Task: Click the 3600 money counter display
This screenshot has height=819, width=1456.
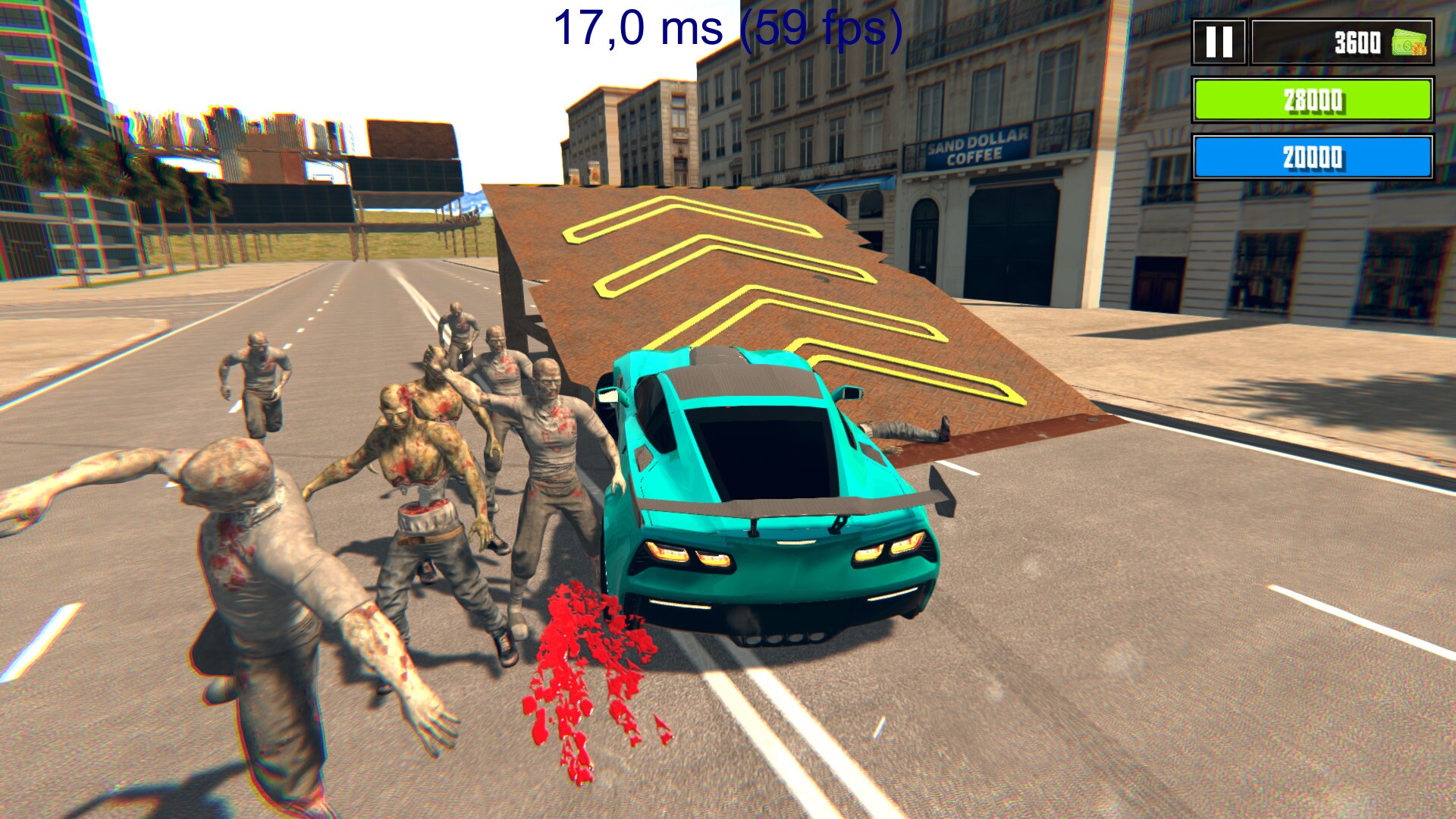Action: point(1357,42)
